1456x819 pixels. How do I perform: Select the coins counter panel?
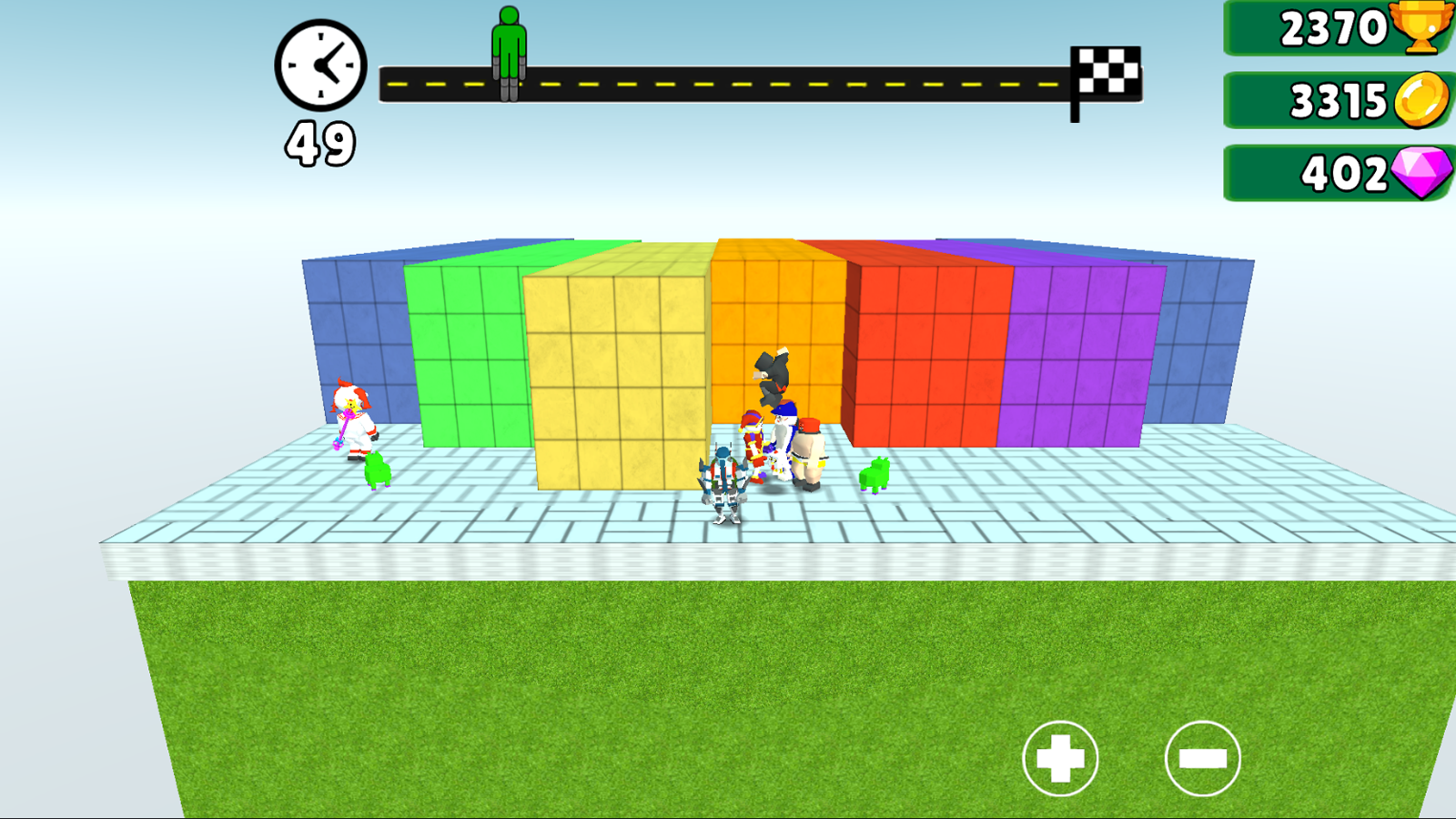1329,100
